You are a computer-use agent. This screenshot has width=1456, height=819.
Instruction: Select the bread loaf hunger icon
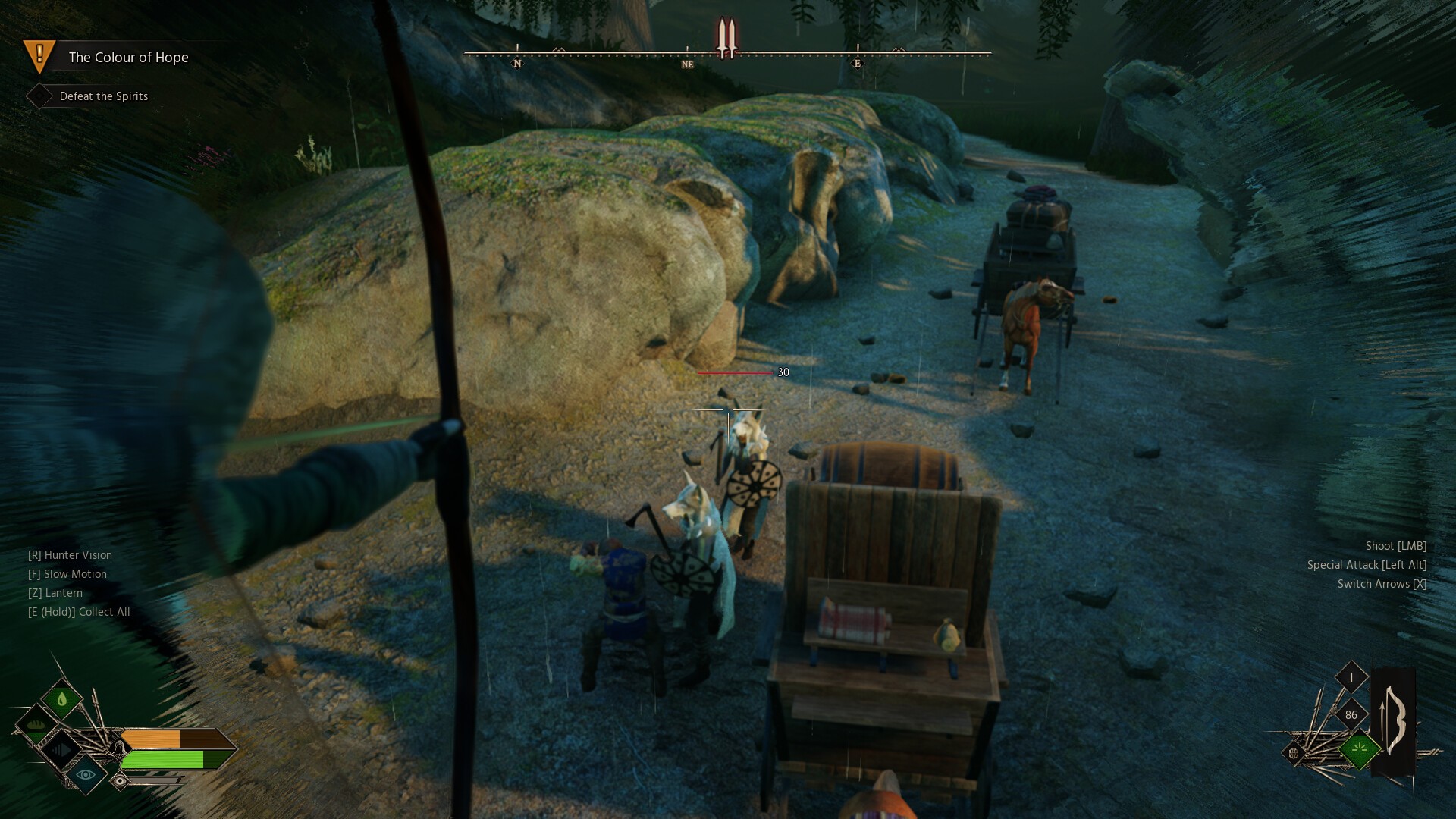coord(36,725)
